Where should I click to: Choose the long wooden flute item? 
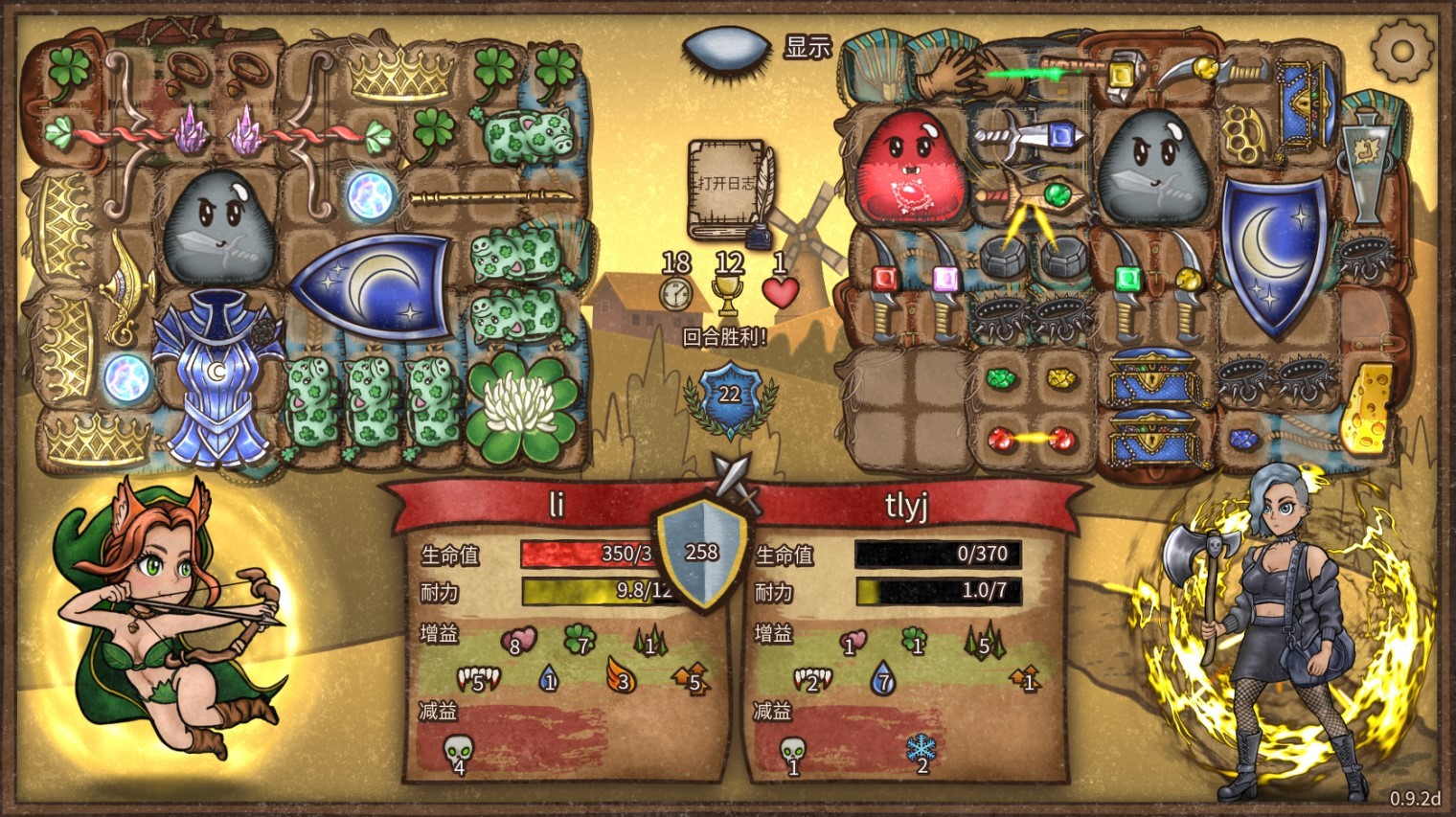click(x=492, y=198)
